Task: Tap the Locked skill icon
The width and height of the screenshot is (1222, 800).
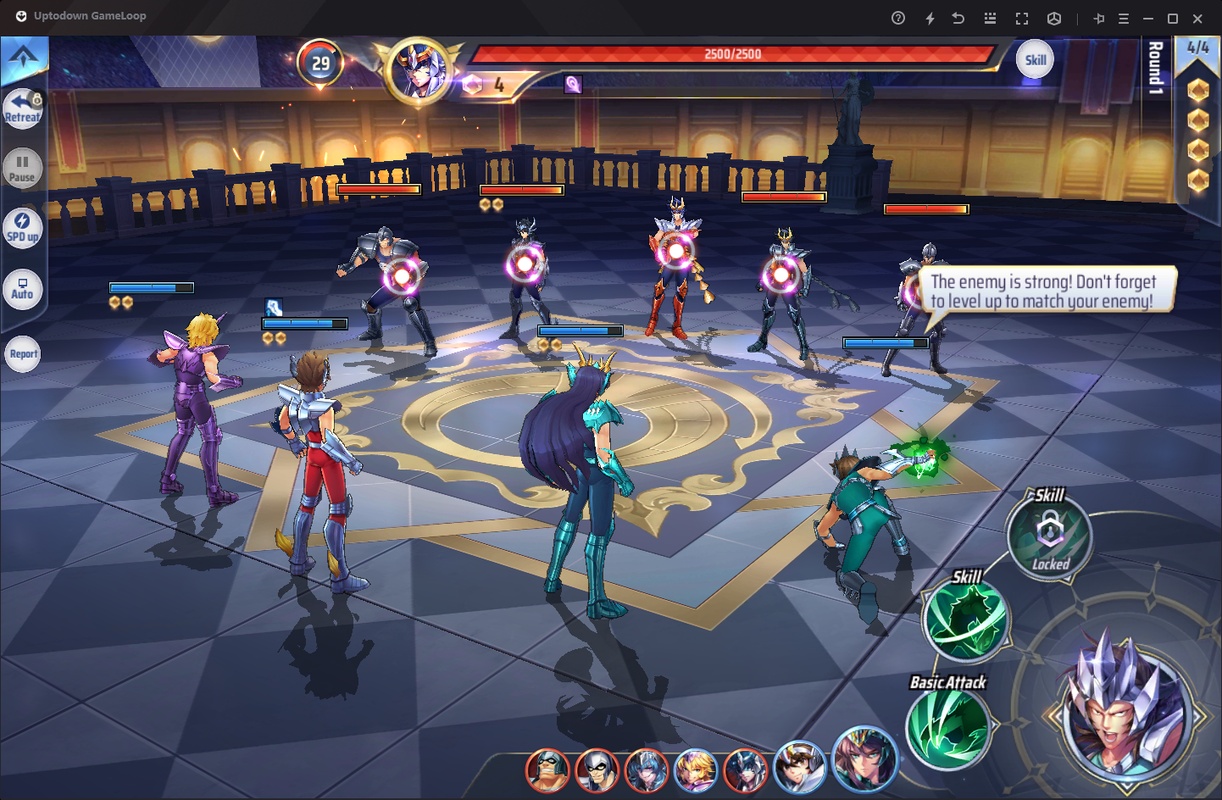Action: [1049, 536]
